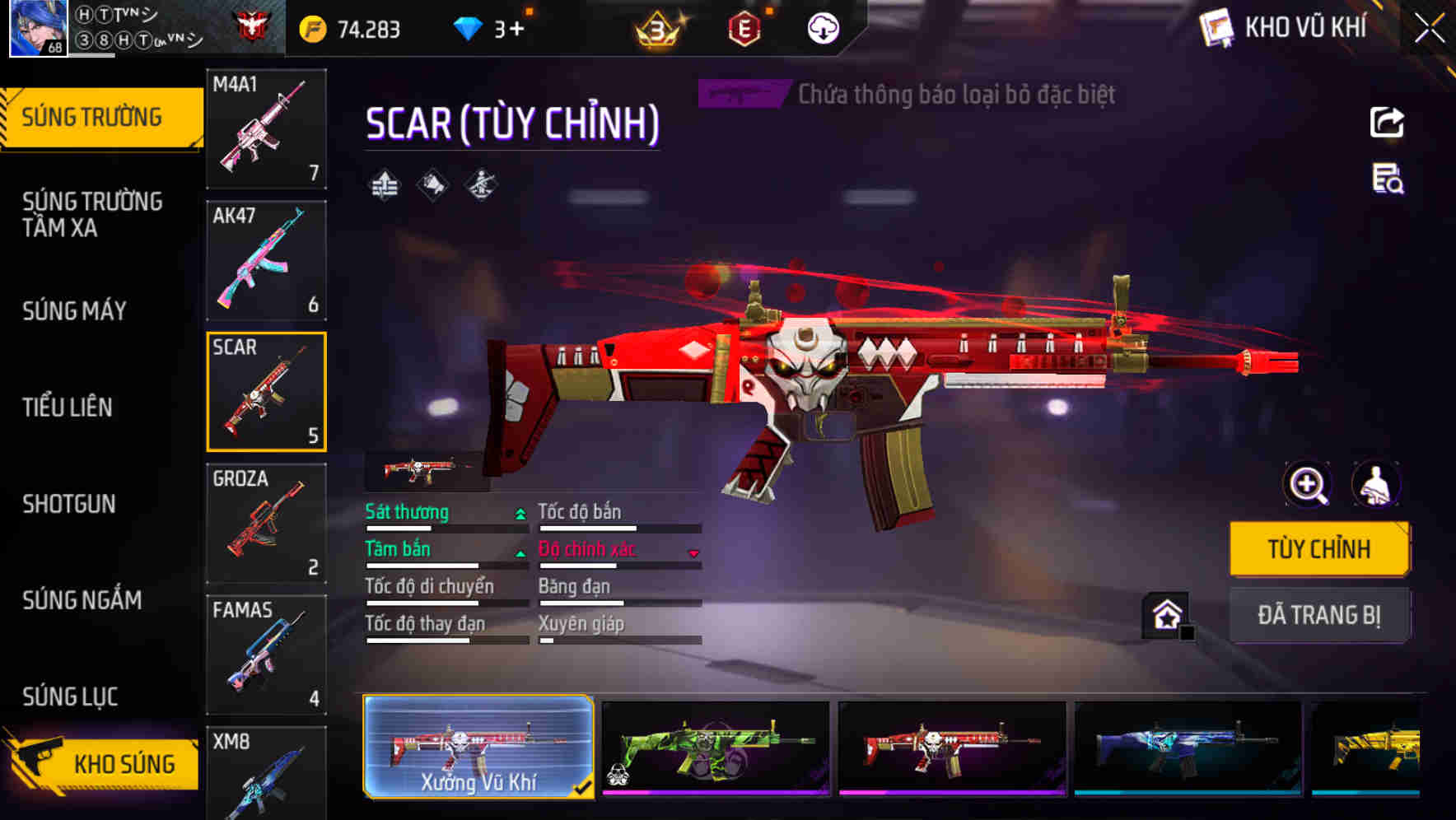Image resolution: width=1456 pixels, height=820 pixels.
Task: Open the share icon near top right
Action: point(1388,122)
